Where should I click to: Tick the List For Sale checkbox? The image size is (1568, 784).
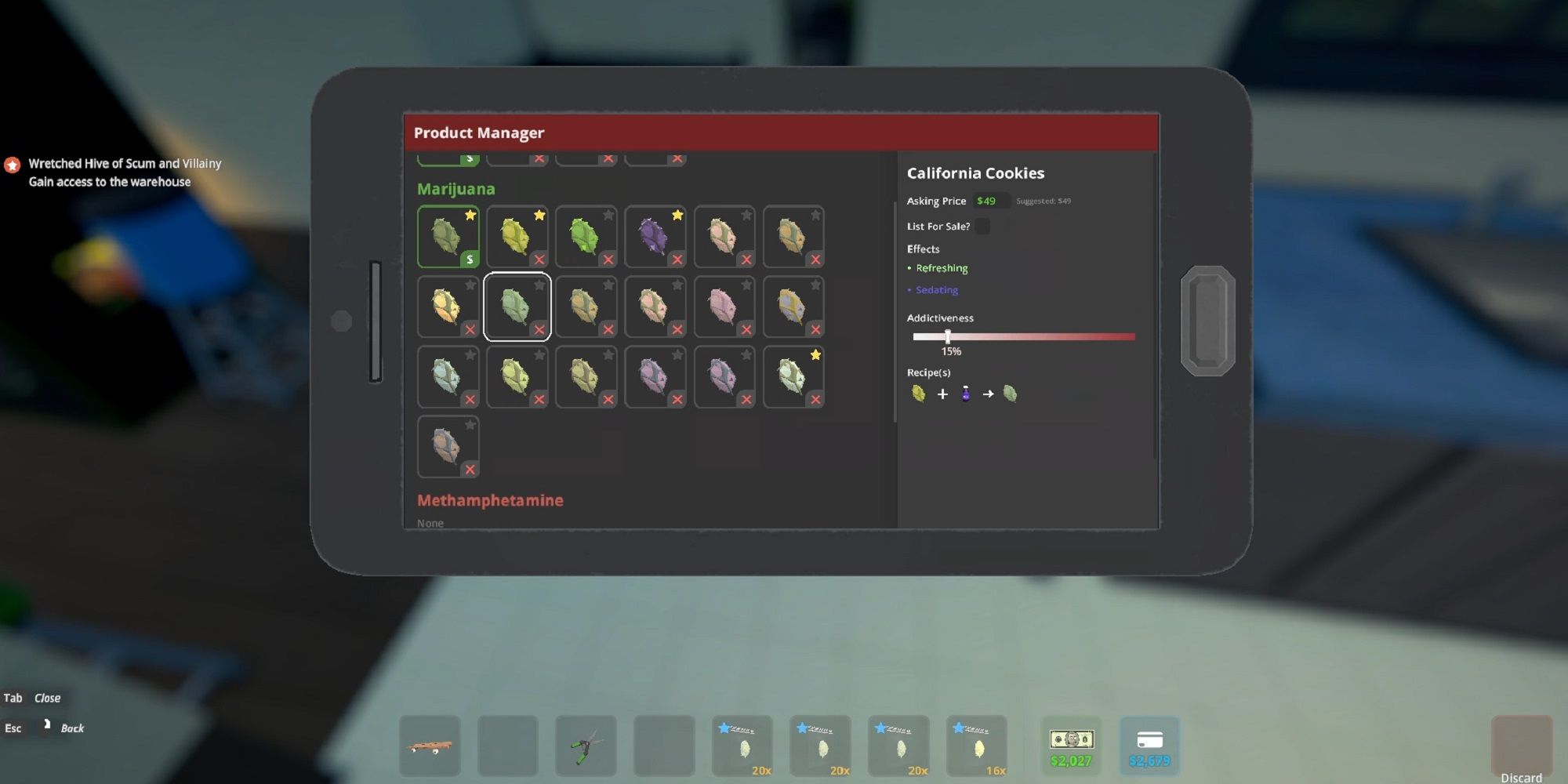coord(982,227)
